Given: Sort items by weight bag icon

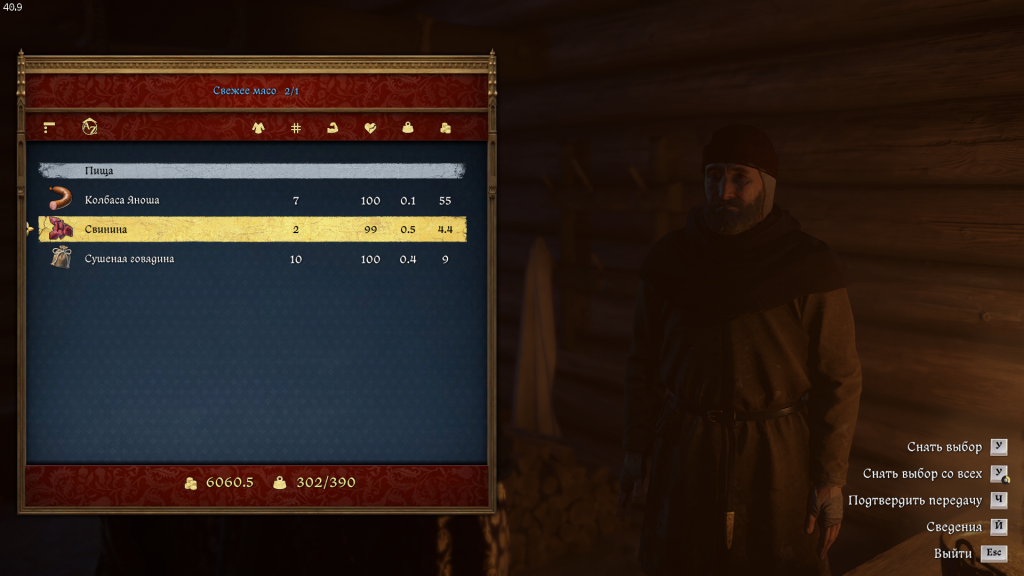Looking at the screenshot, I should (408, 128).
